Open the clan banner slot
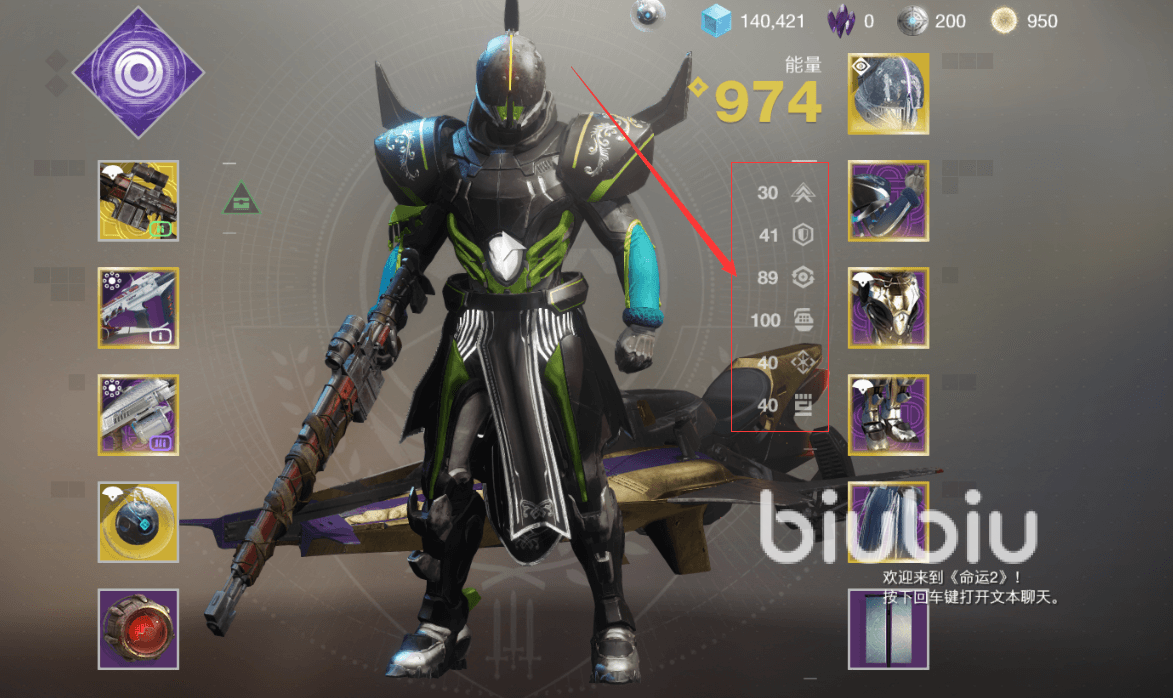Image resolution: width=1173 pixels, height=698 pixels. tap(888, 628)
